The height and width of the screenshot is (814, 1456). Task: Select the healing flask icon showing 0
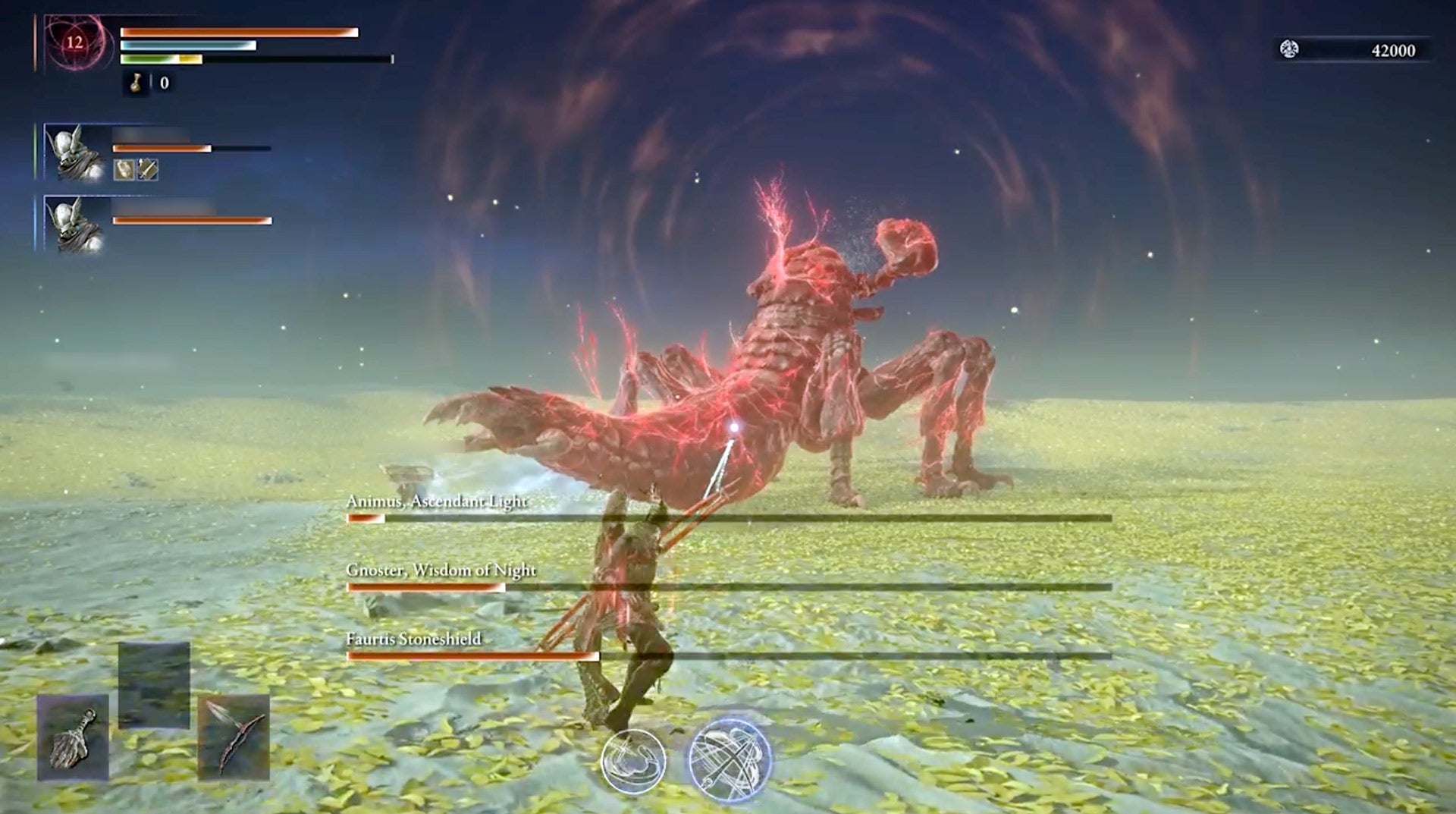coord(136,85)
